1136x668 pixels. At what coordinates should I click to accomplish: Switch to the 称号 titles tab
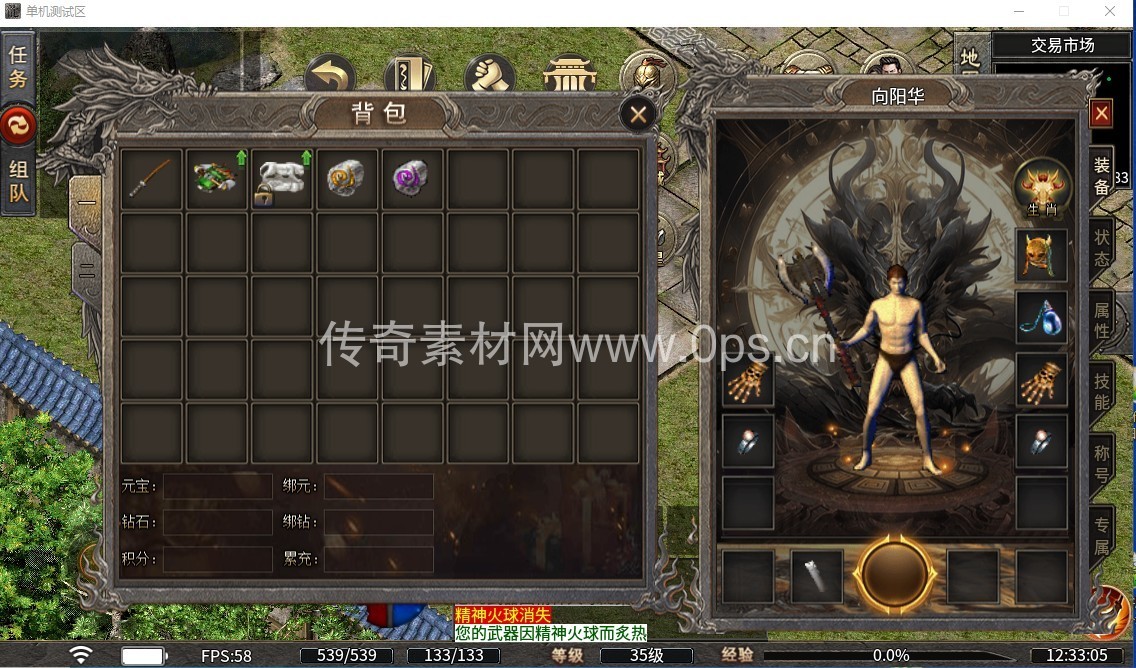click(x=1101, y=463)
